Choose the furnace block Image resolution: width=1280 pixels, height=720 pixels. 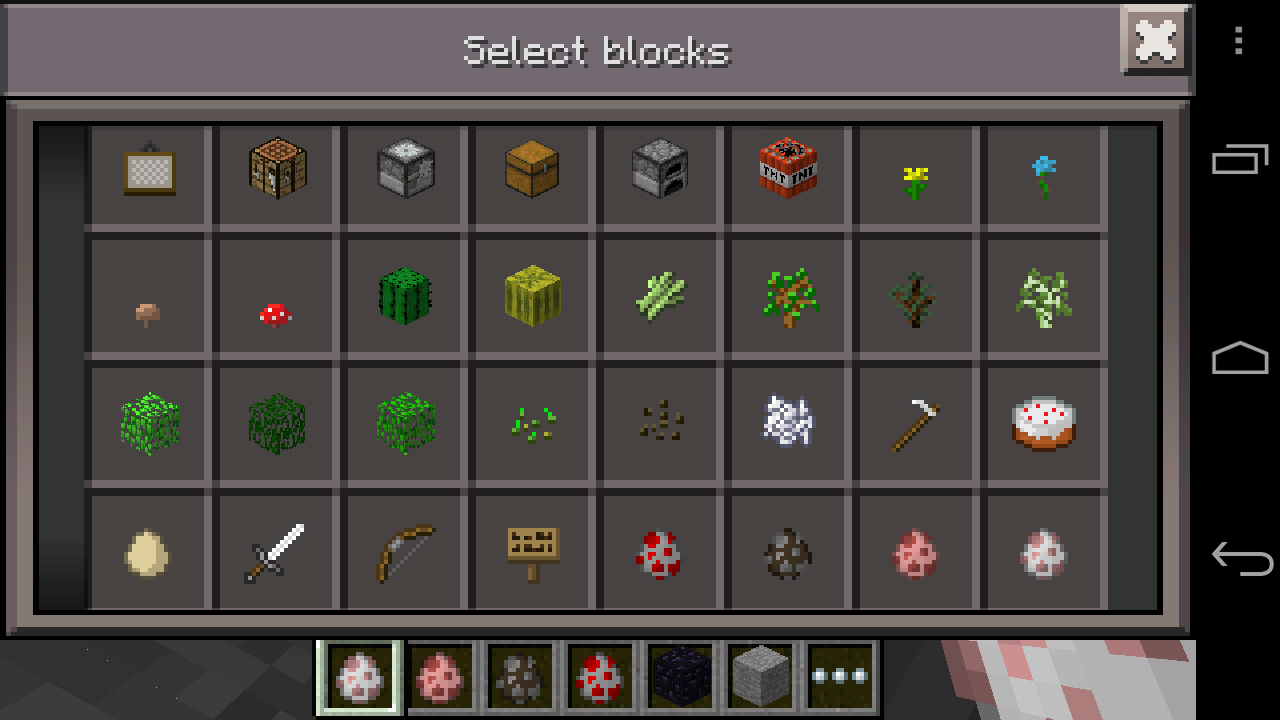(x=660, y=173)
